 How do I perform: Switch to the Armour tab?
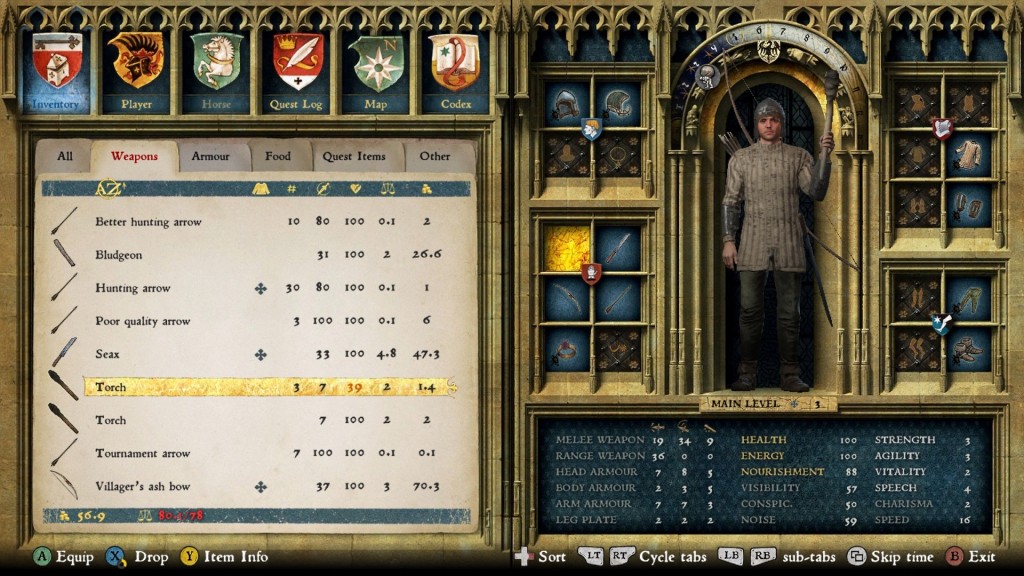pos(211,156)
